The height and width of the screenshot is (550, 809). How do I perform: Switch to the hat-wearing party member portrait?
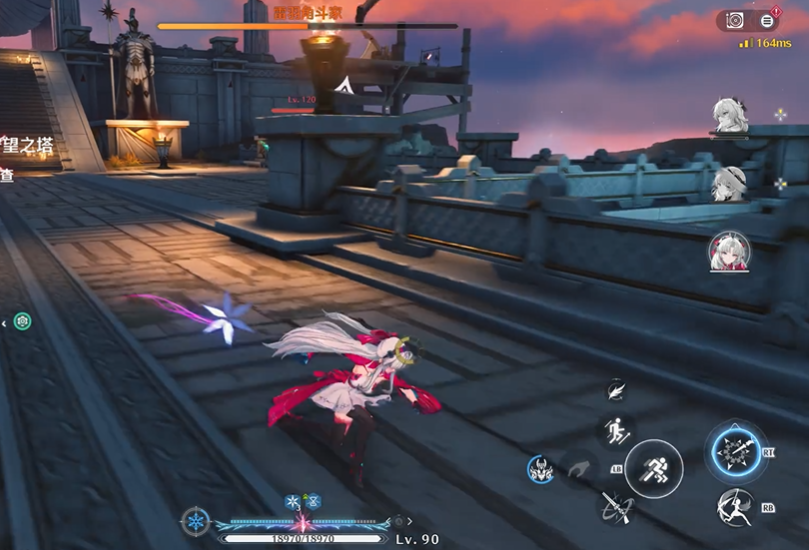click(x=728, y=183)
